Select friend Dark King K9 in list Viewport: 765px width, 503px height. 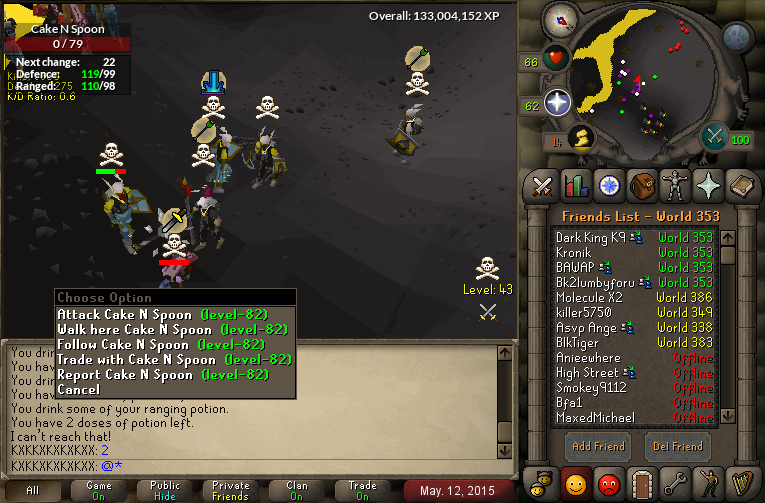pos(590,237)
